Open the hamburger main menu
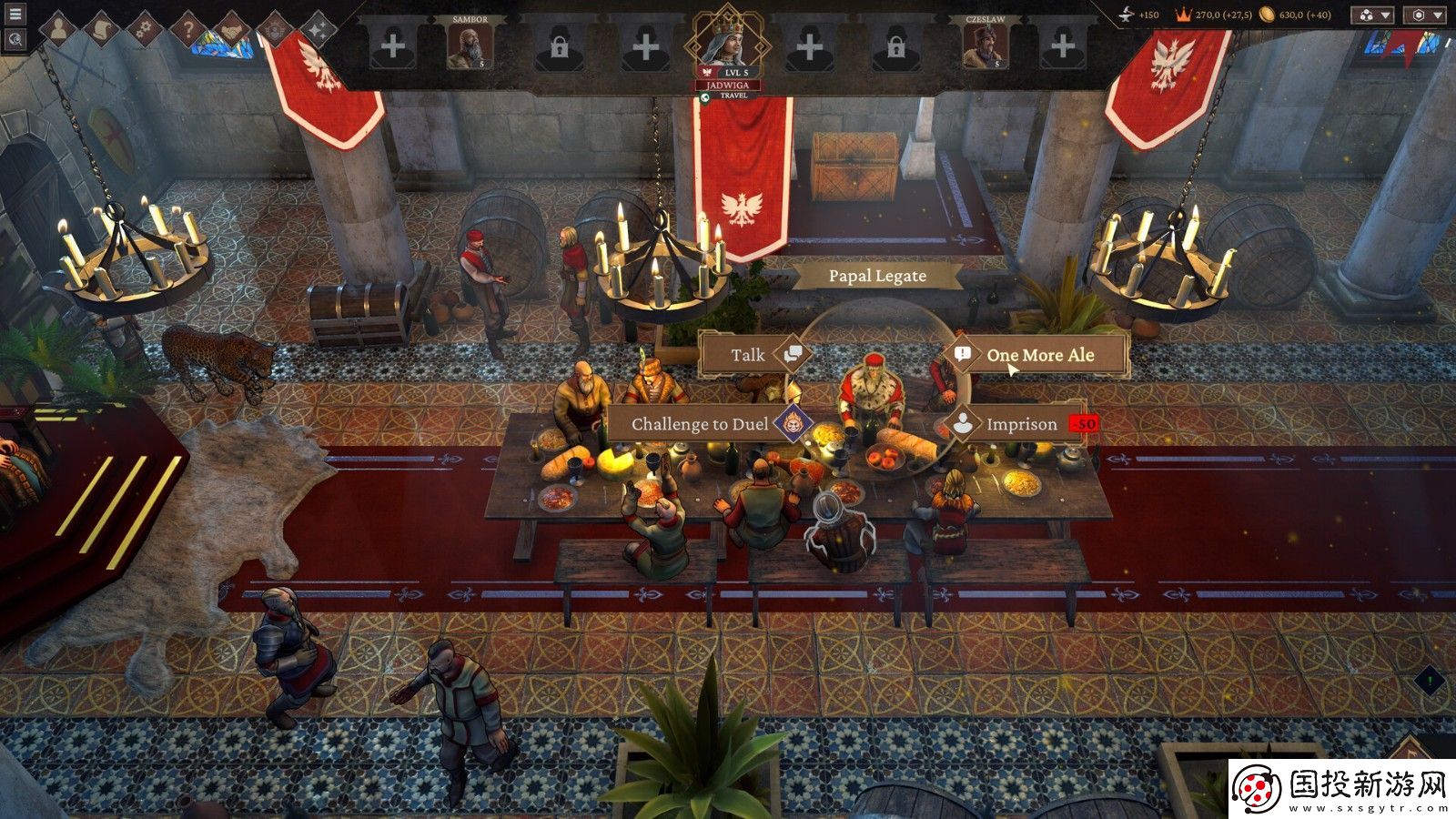Viewport: 1456px width, 819px height. pyautogui.click(x=15, y=15)
